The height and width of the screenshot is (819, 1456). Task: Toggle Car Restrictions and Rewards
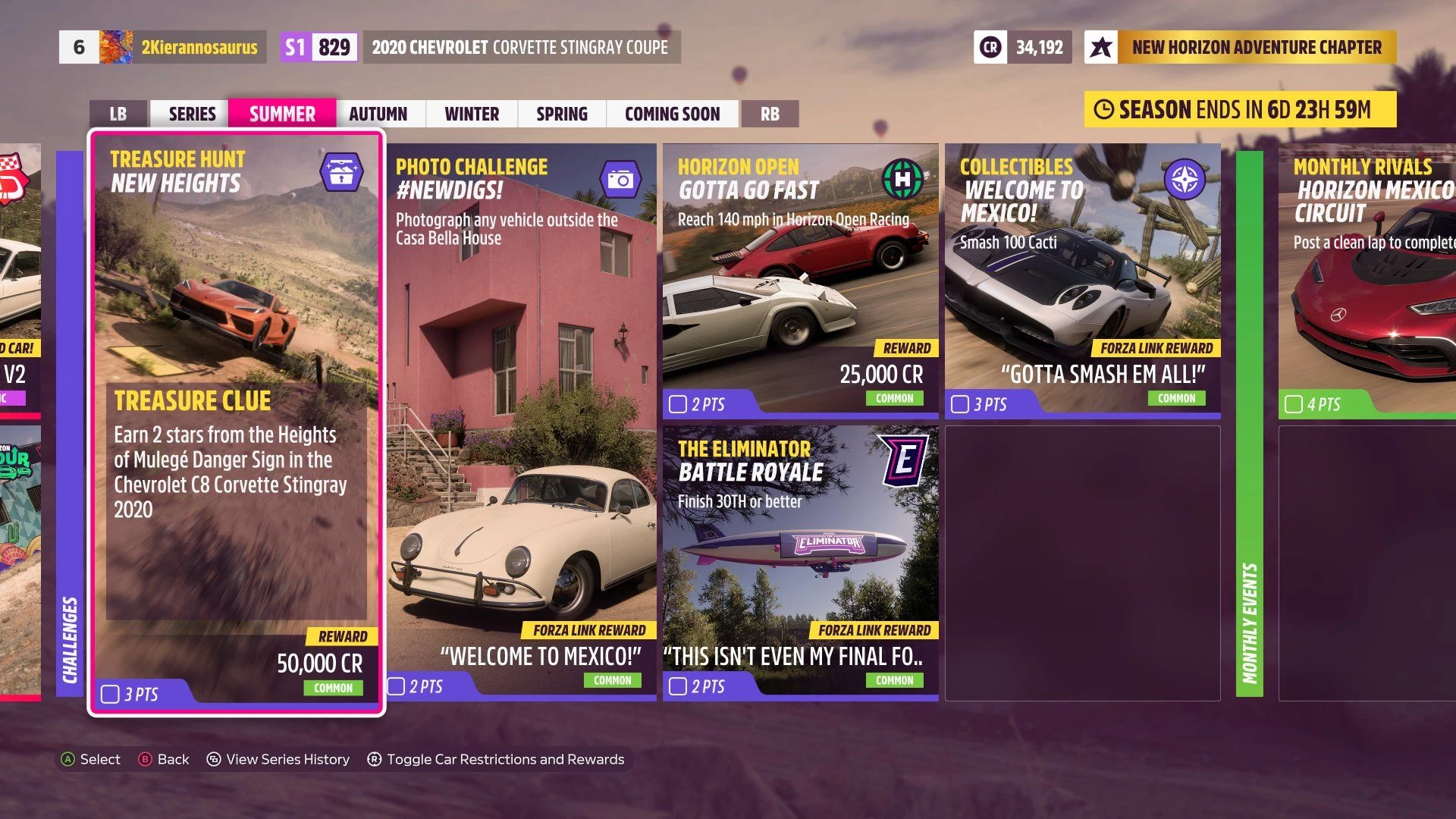[496, 759]
